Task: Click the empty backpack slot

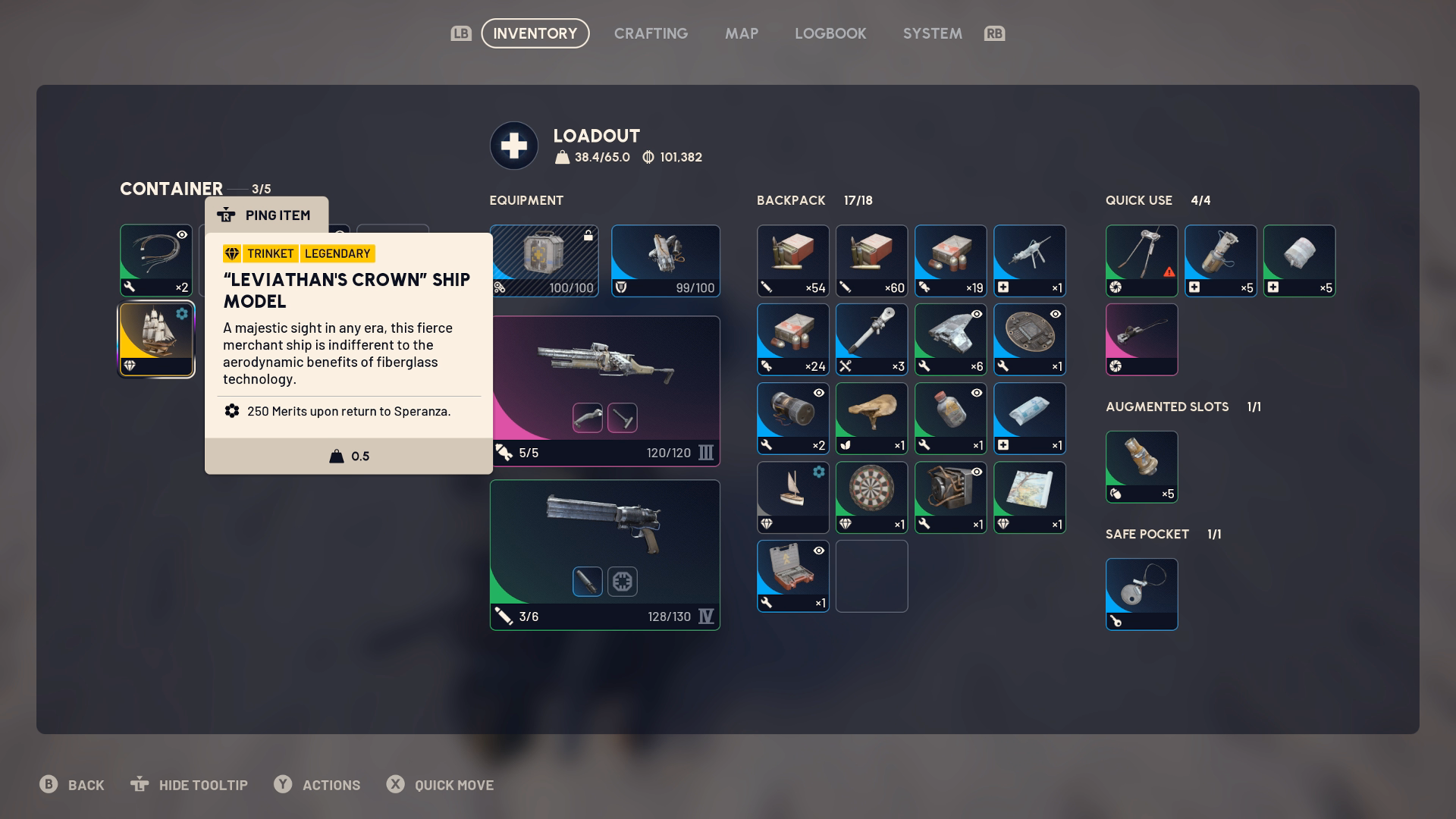Action: (x=871, y=576)
